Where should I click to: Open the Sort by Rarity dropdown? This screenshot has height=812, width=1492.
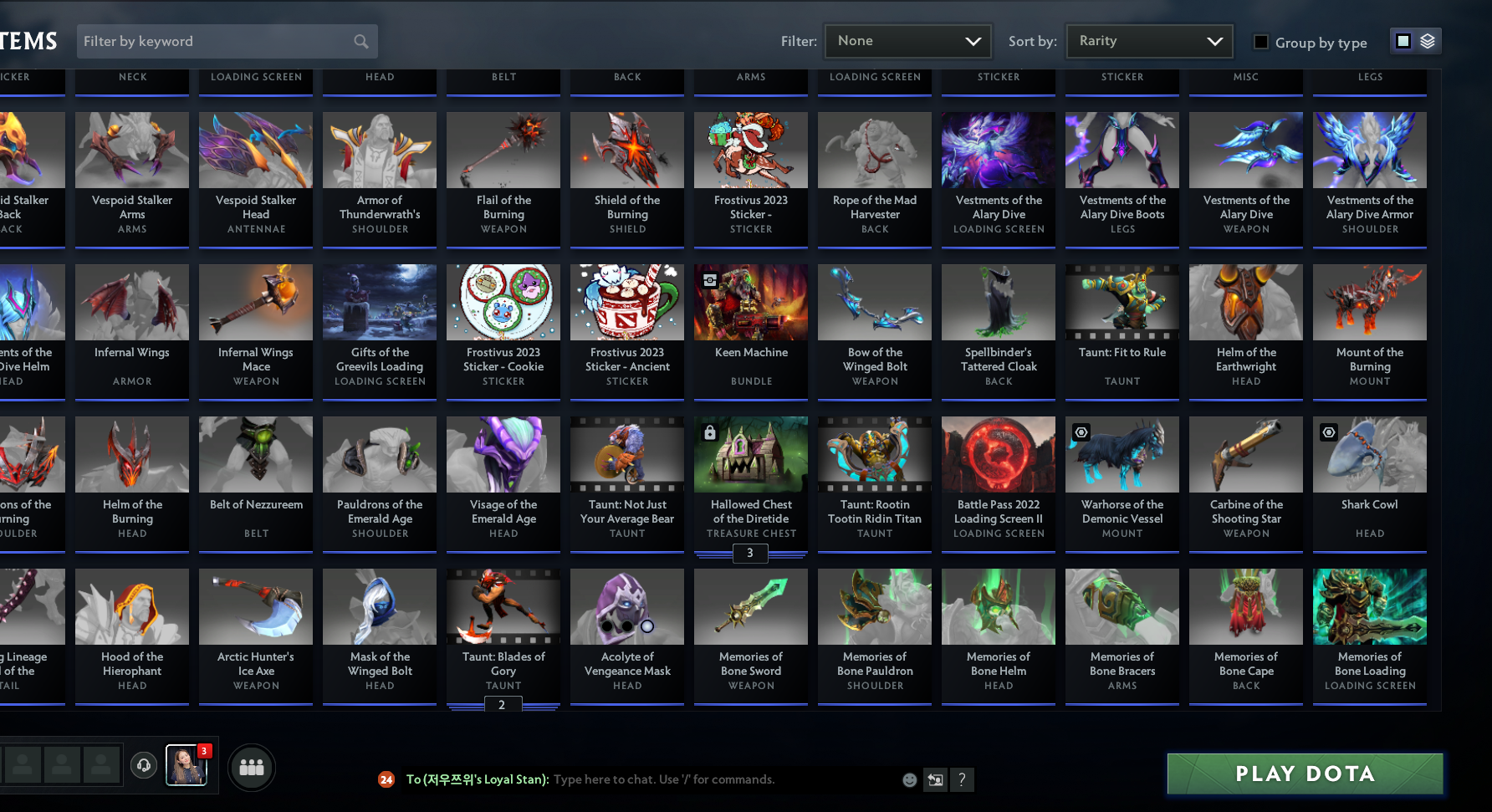pos(1149,40)
